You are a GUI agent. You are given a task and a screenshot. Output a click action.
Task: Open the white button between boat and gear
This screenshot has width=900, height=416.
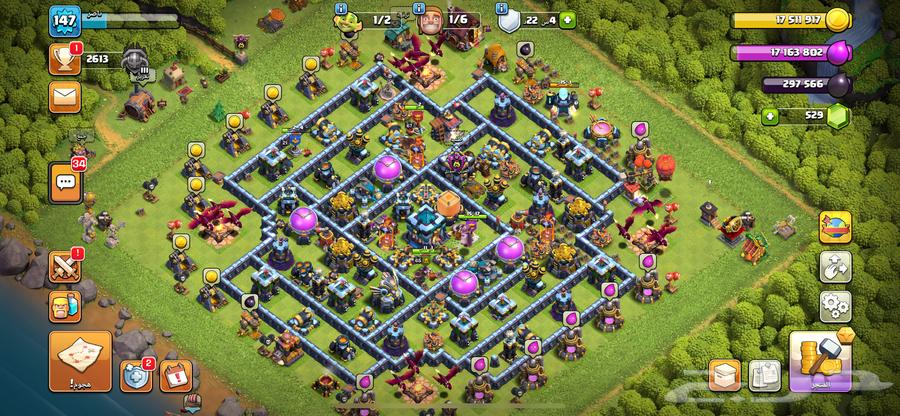pyautogui.click(x=834, y=267)
